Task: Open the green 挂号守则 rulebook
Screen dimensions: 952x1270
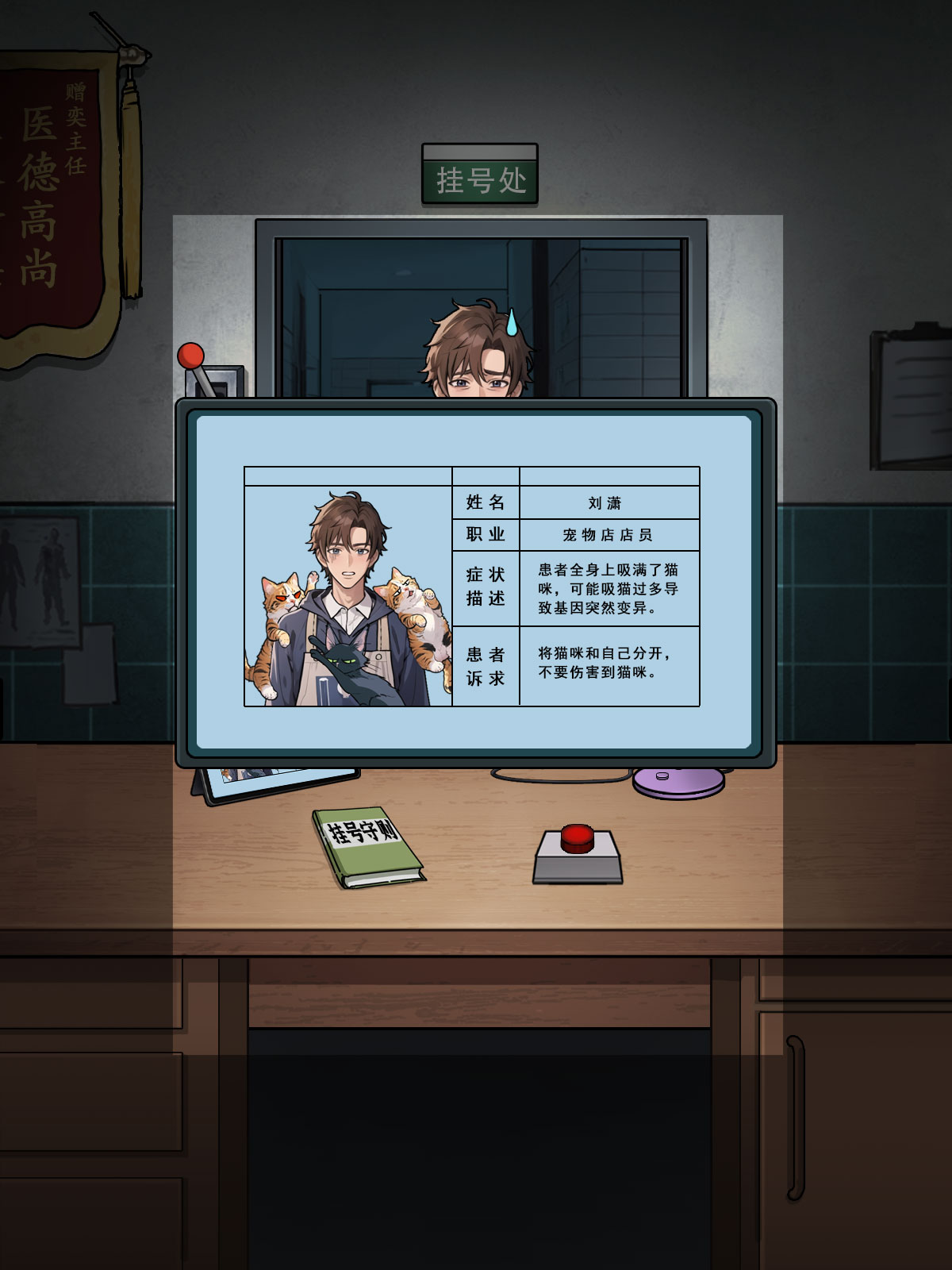Action: click(367, 846)
